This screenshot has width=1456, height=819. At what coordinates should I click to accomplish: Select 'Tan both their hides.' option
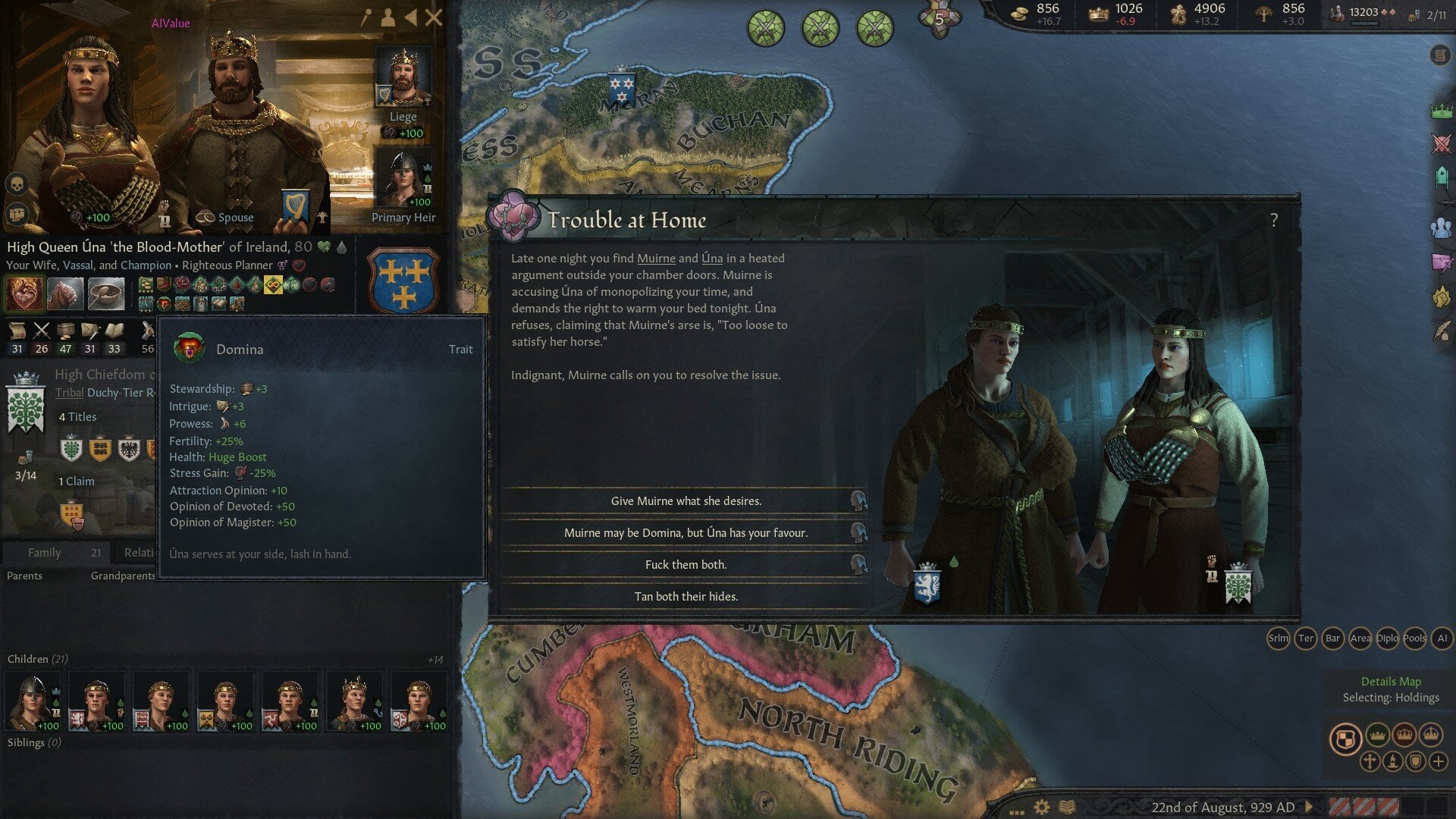coord(685,597)
